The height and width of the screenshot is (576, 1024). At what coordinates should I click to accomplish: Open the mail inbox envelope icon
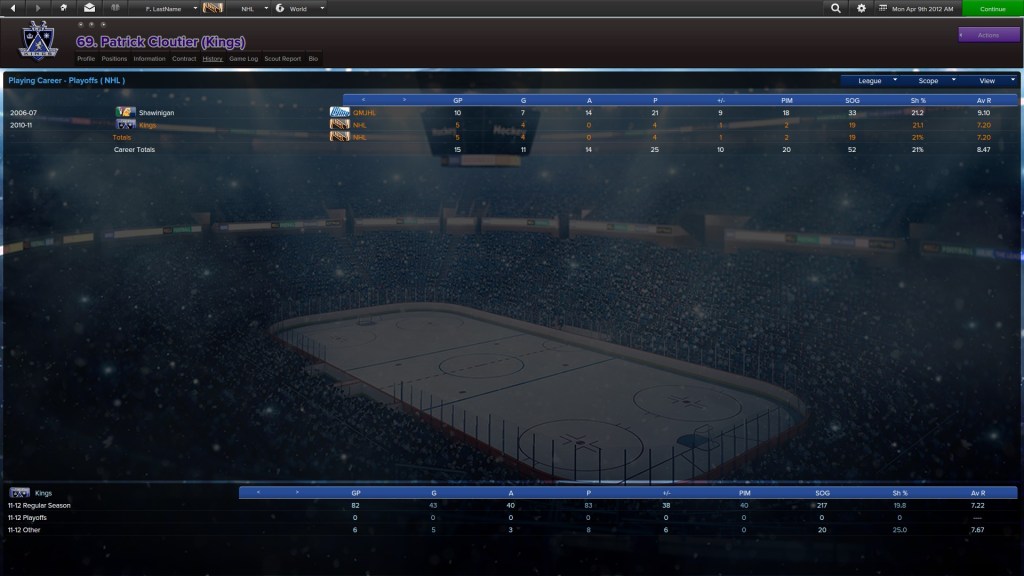pyautogui.click(x=89, y=8)
